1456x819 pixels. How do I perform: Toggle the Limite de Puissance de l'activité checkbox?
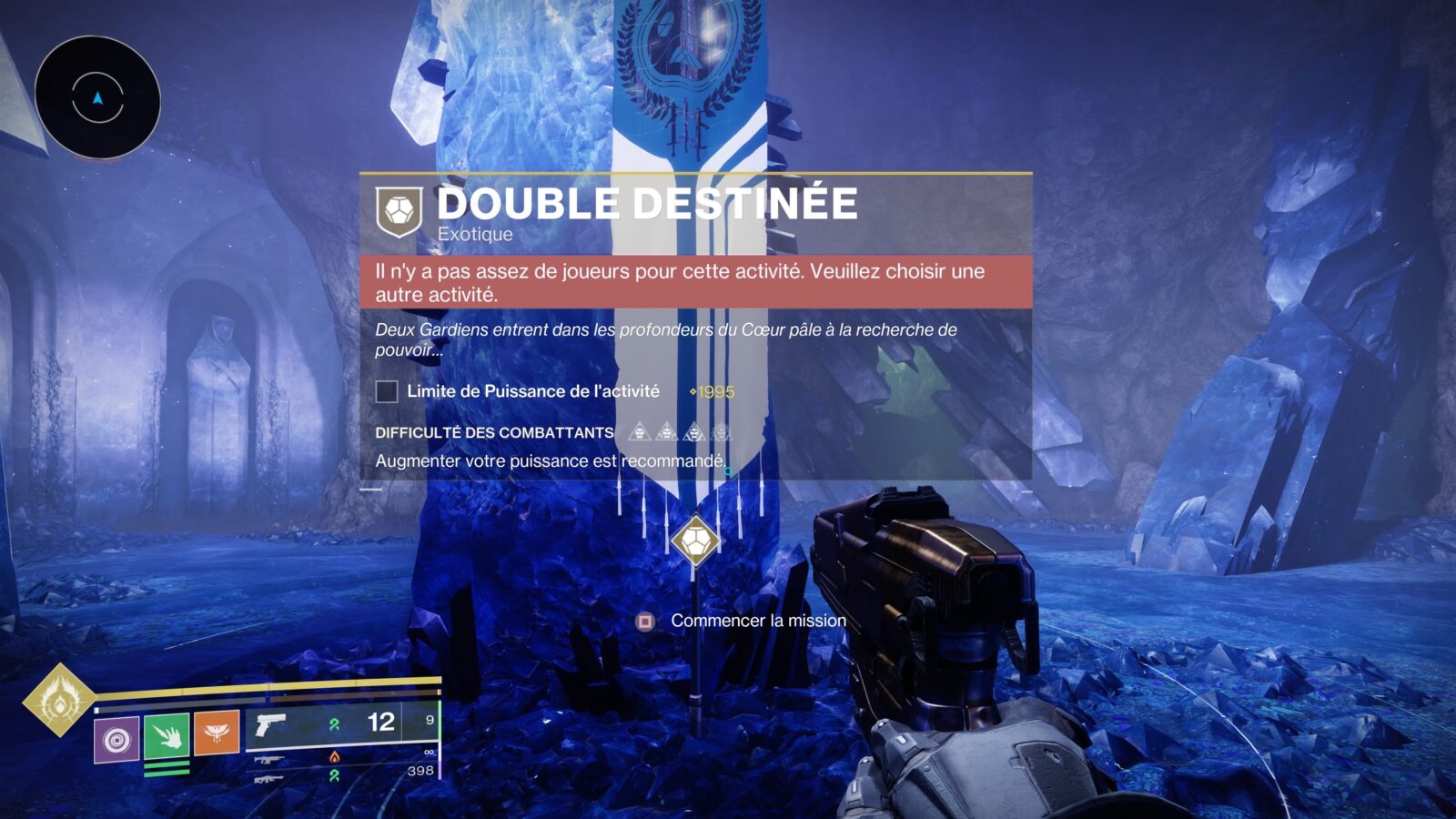click(x=387, y=391)
